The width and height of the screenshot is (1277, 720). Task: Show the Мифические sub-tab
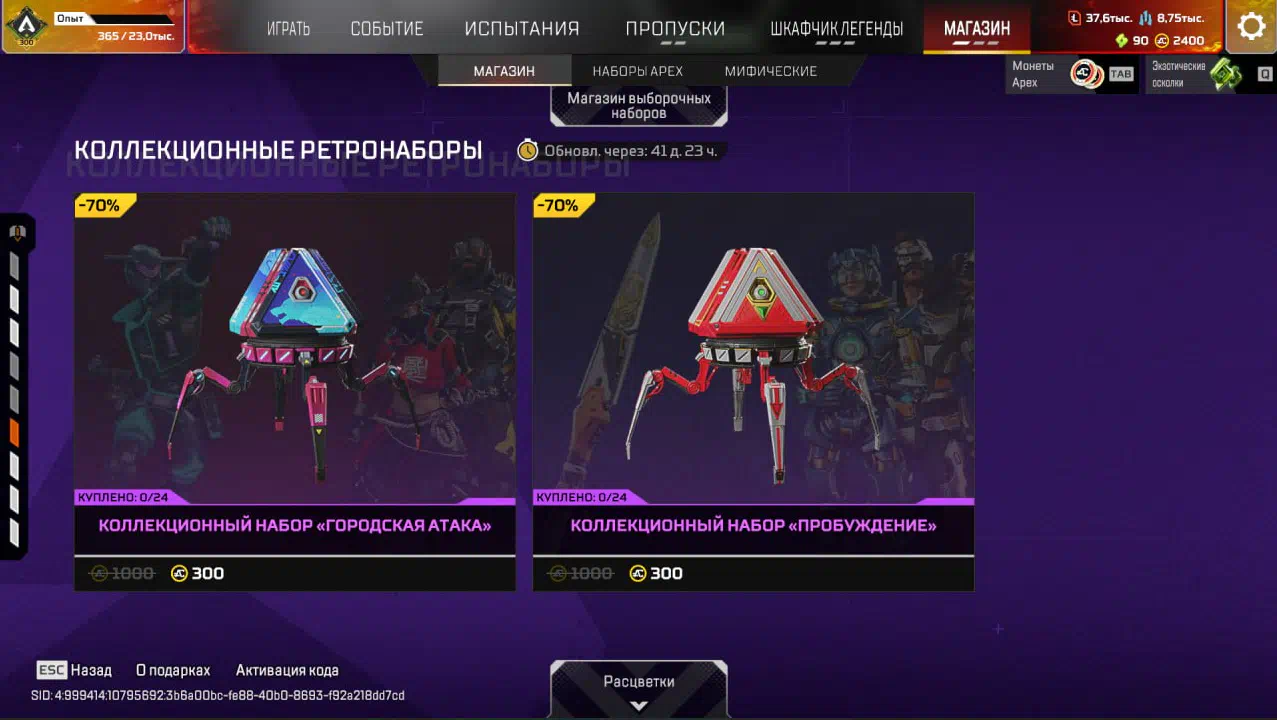click(x=770, y=71)
